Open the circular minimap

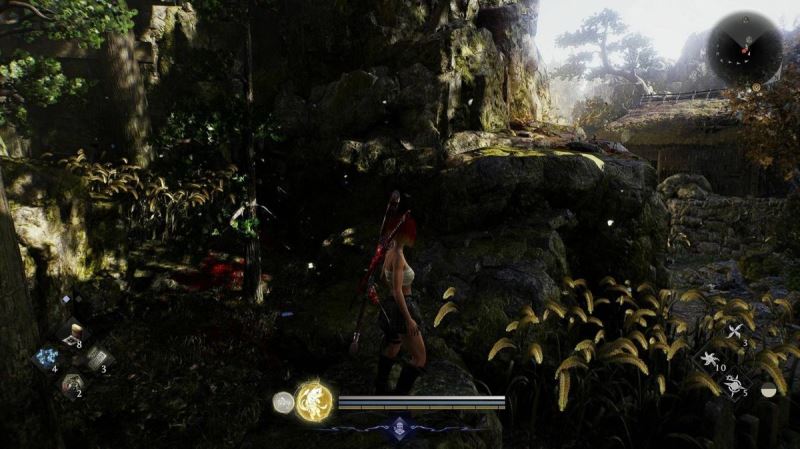745,48
